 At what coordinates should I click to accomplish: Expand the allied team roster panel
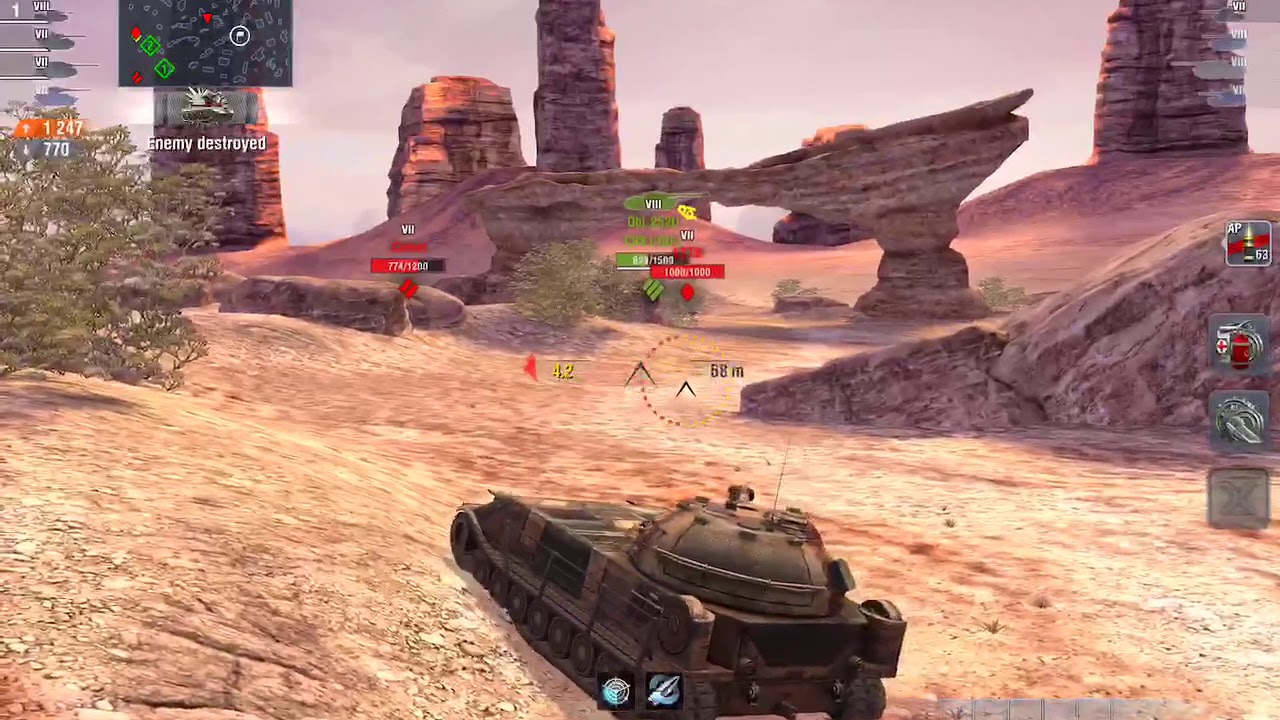(40, 45)
